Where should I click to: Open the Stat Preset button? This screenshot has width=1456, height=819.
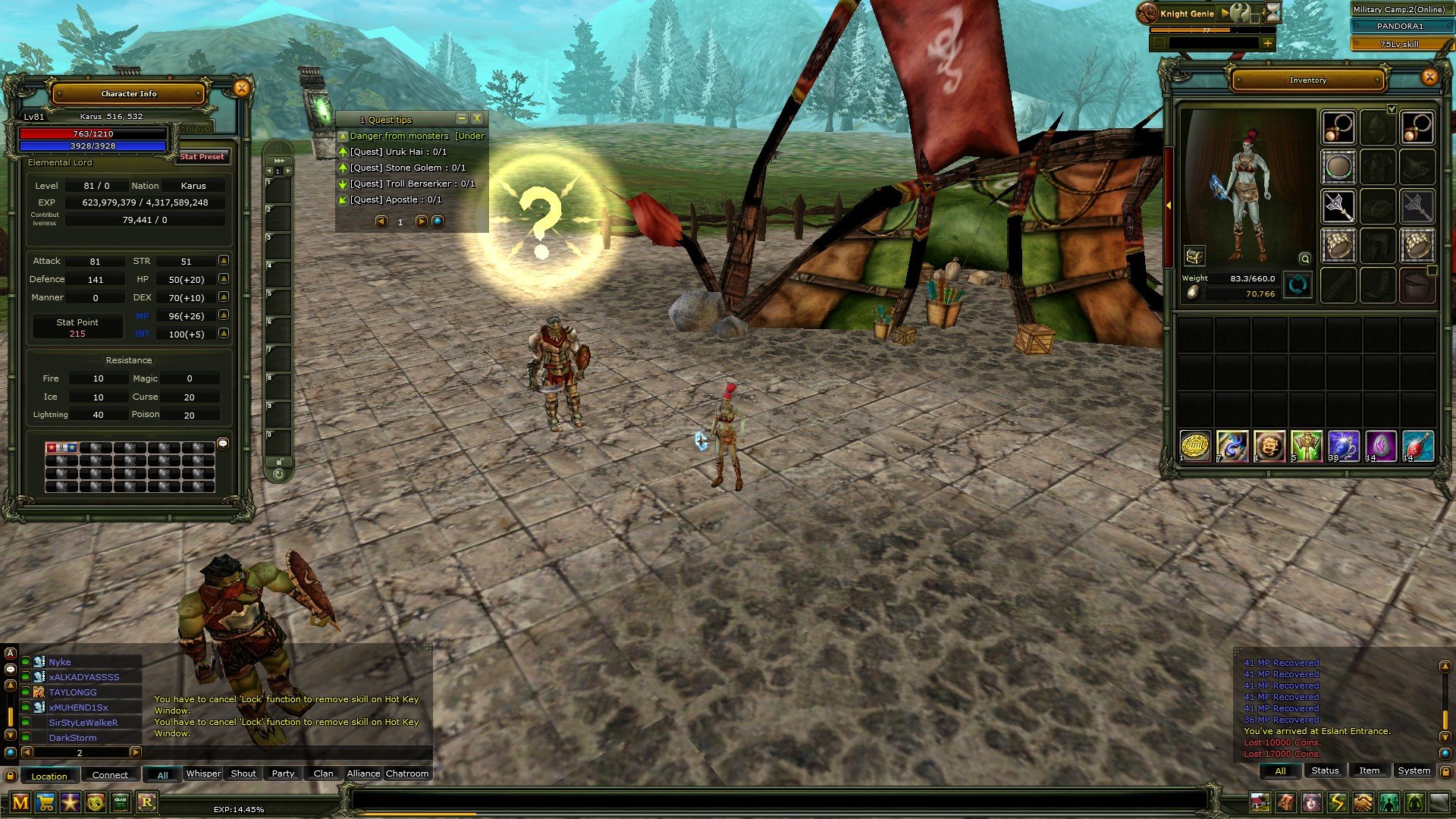[x=202, y=157]
